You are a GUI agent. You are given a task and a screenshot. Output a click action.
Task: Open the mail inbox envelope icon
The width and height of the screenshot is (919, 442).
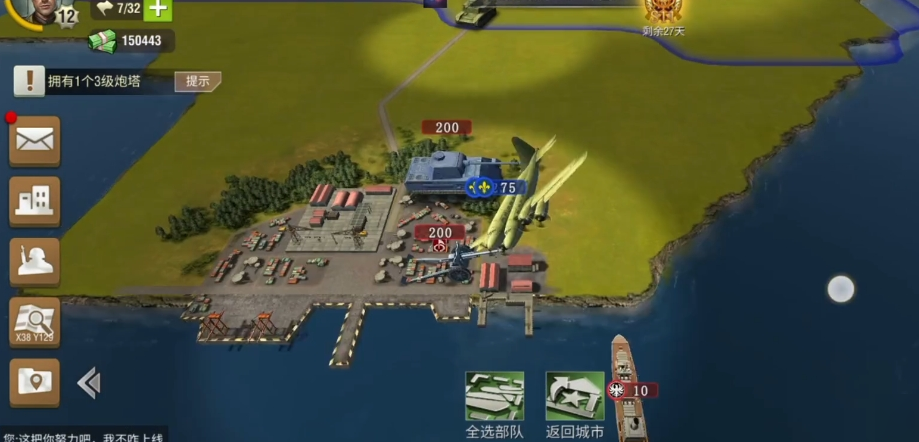(35, 142)
